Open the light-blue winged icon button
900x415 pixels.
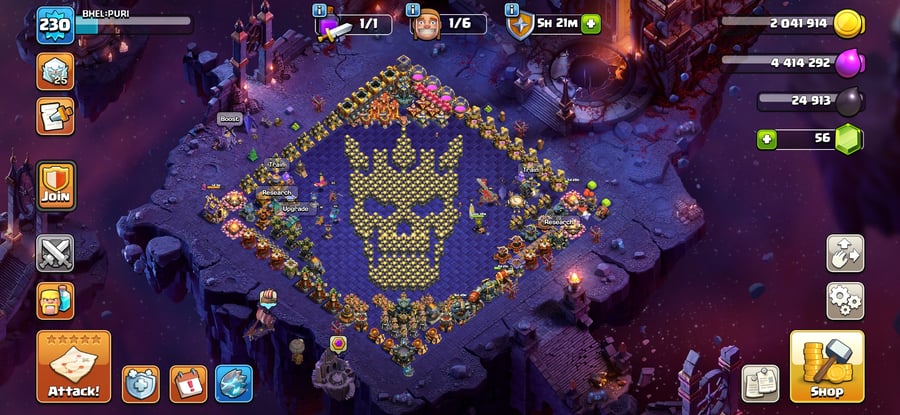233,382
